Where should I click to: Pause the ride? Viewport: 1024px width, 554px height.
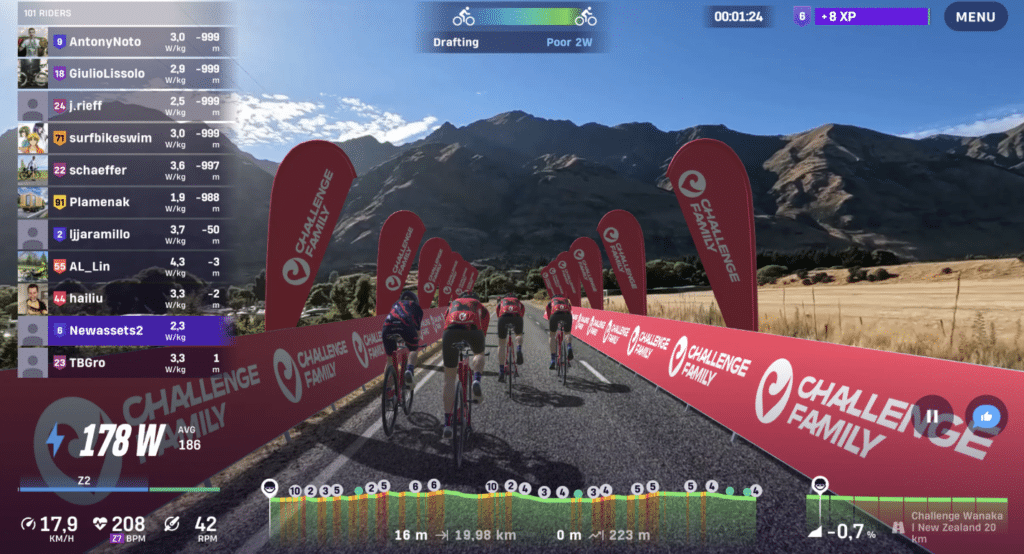coord(932,416)
